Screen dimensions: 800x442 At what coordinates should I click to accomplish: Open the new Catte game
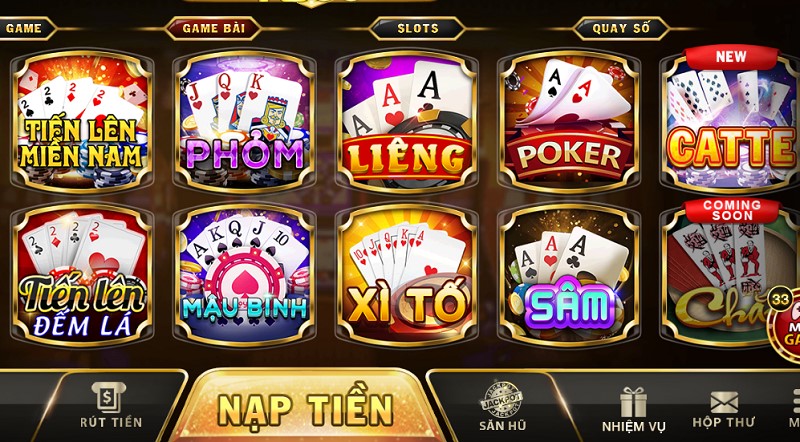[730, 118]
